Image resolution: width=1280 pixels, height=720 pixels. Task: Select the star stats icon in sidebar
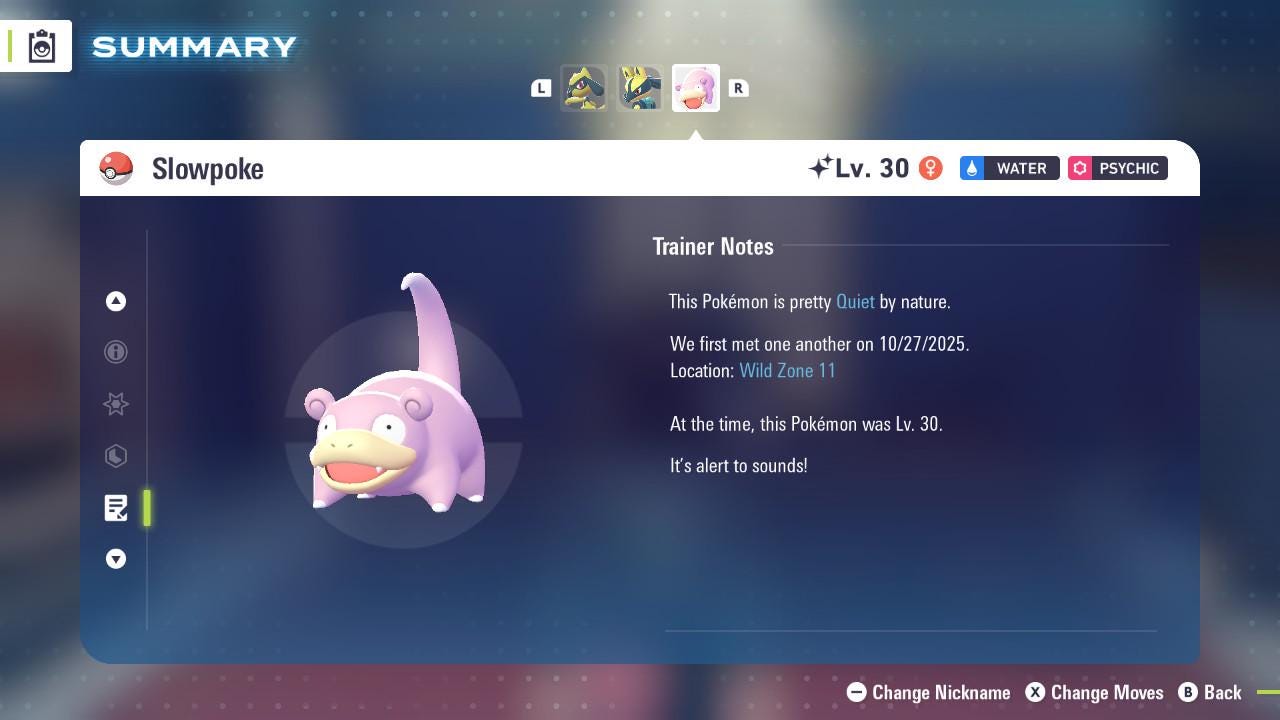coord(116,404)
